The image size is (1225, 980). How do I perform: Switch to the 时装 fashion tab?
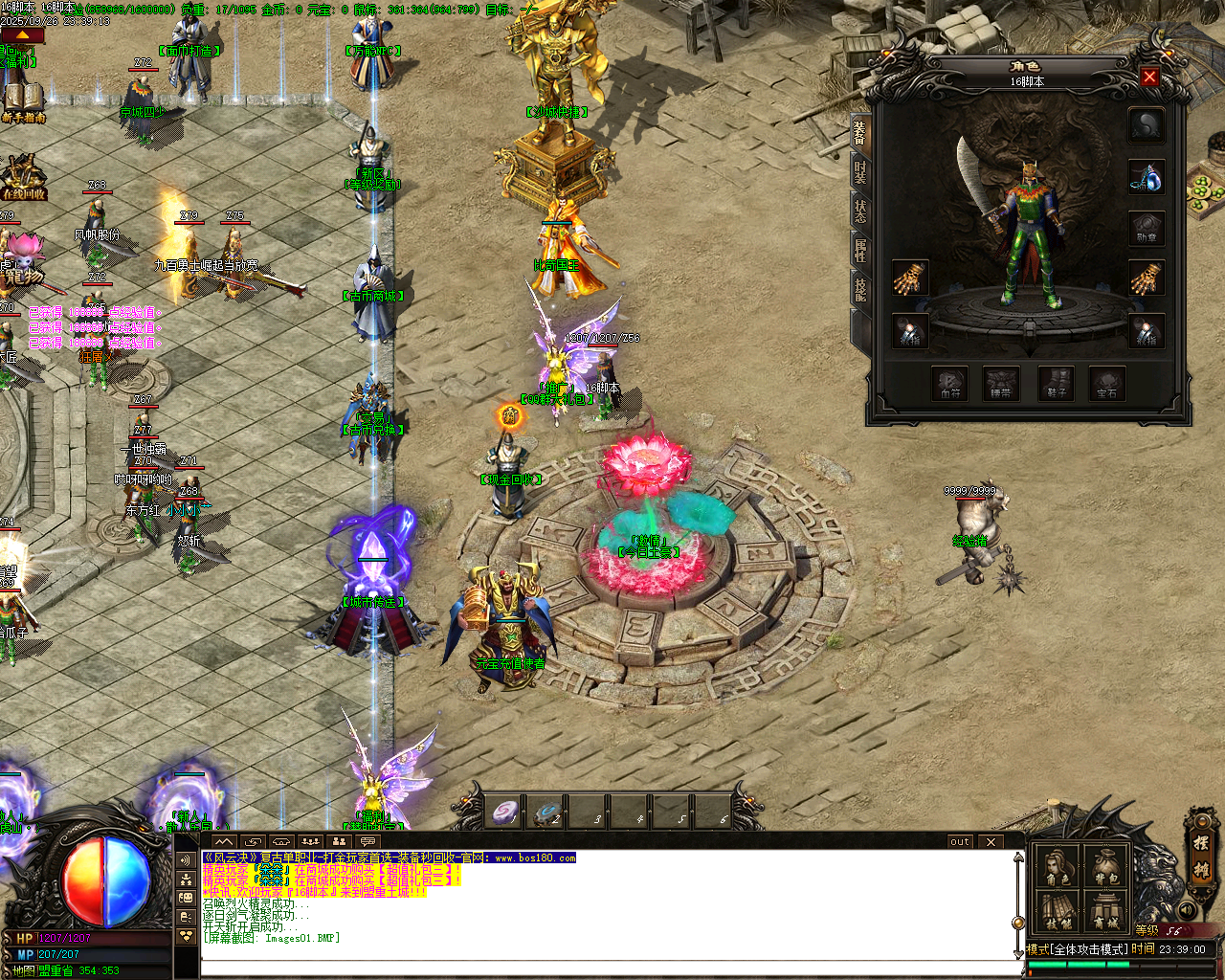point(860,173)
